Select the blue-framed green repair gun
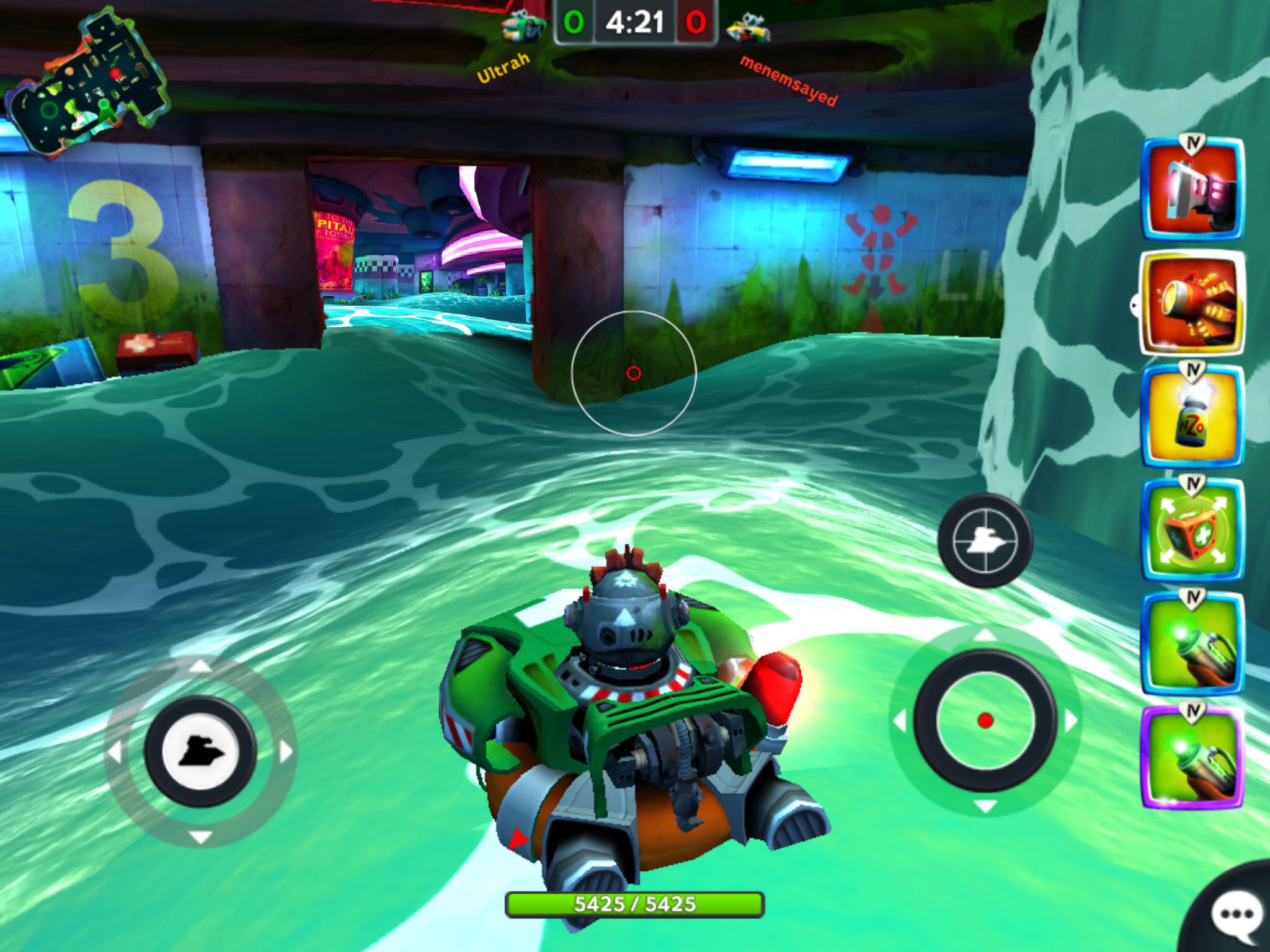The width and height of the screenshot is (1270, 952). [x=1192, y=645]
